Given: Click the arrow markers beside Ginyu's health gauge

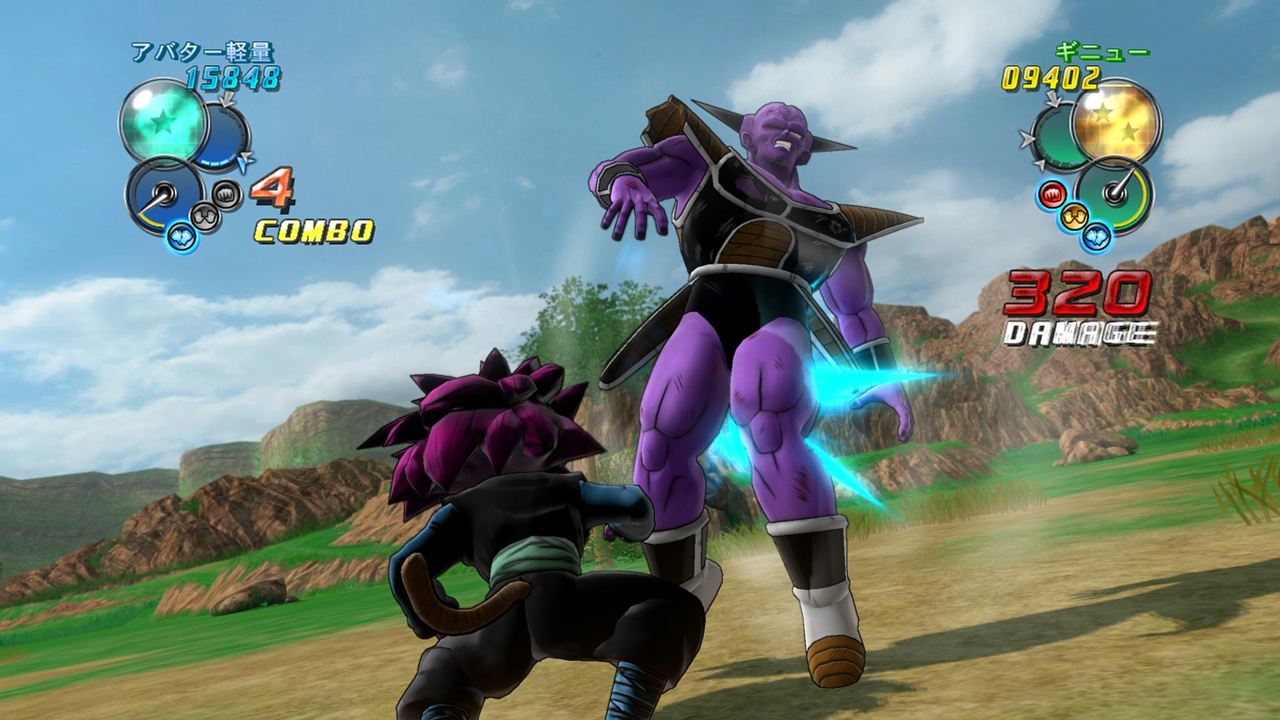Looking at the screenshot, I should pos(1028,138).
